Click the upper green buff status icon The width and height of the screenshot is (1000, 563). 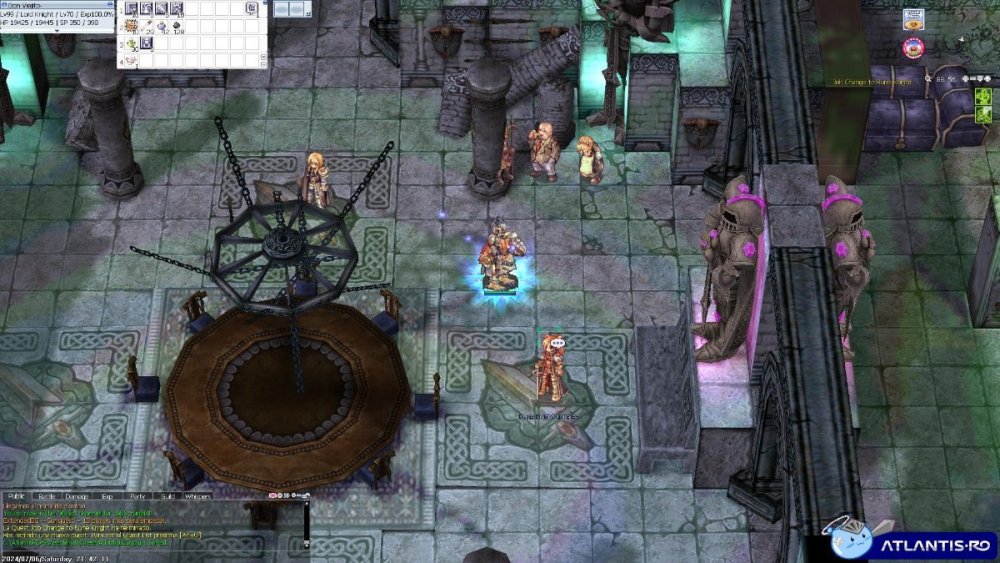(982, 96)
